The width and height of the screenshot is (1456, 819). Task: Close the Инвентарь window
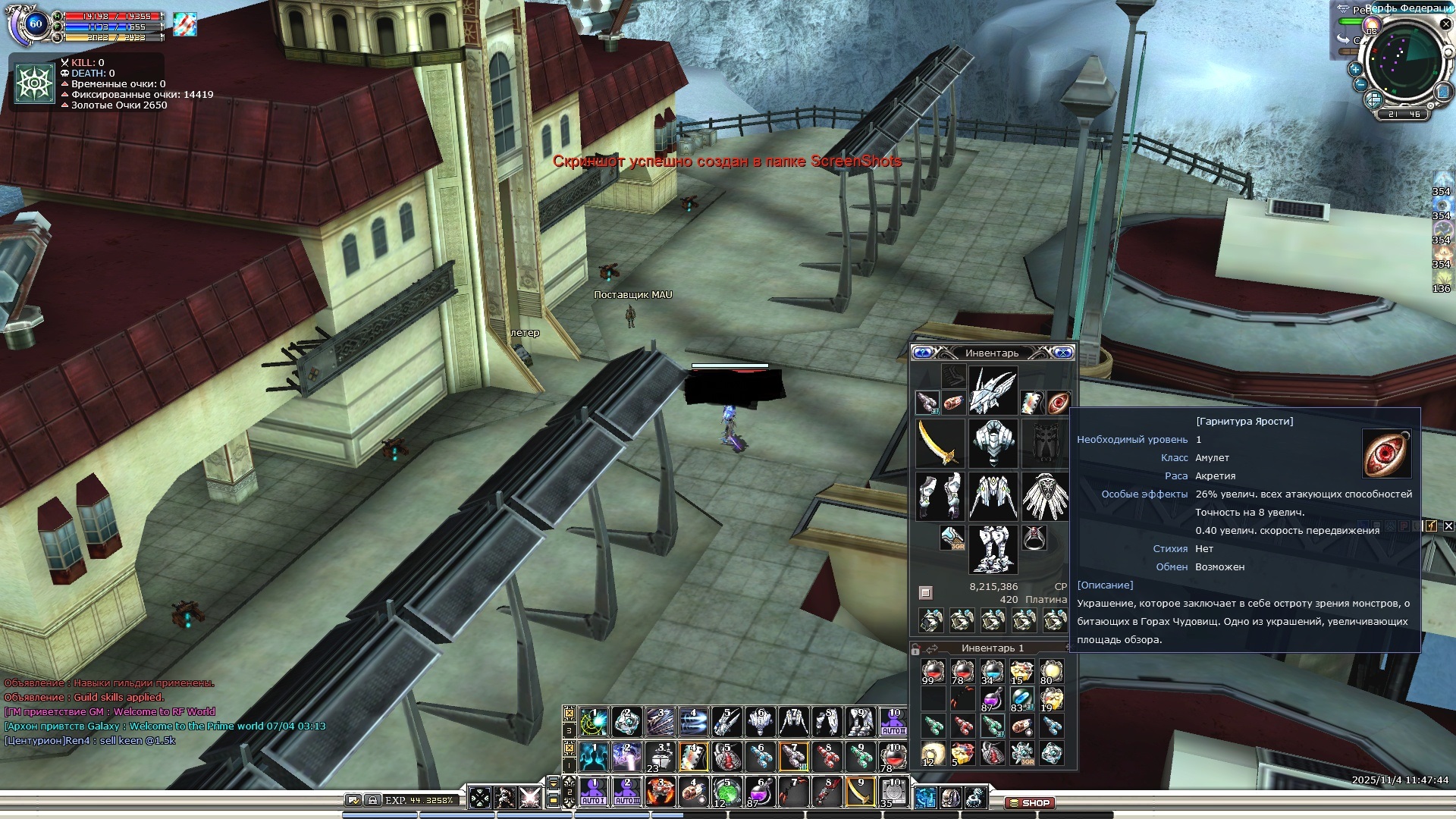click(x=1063, y=353)
